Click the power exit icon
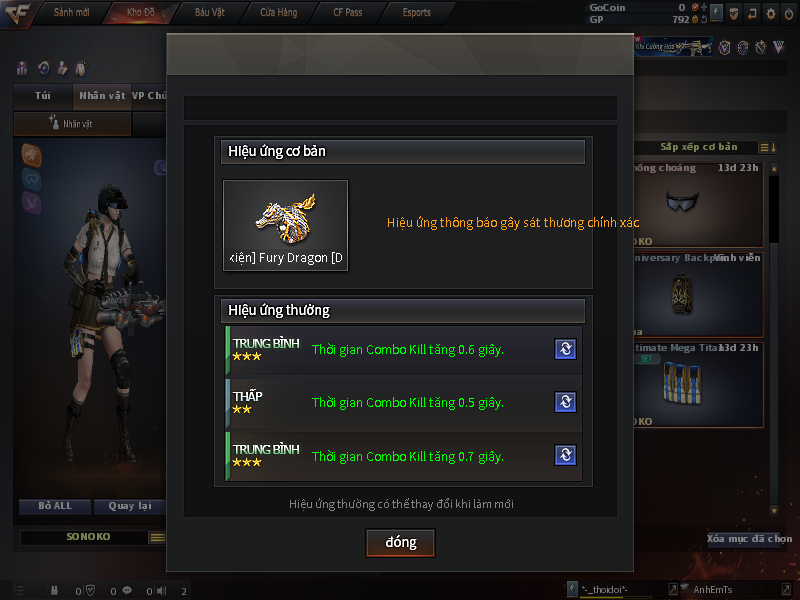This screenshot has height=600, width=800. pos(789,14)
